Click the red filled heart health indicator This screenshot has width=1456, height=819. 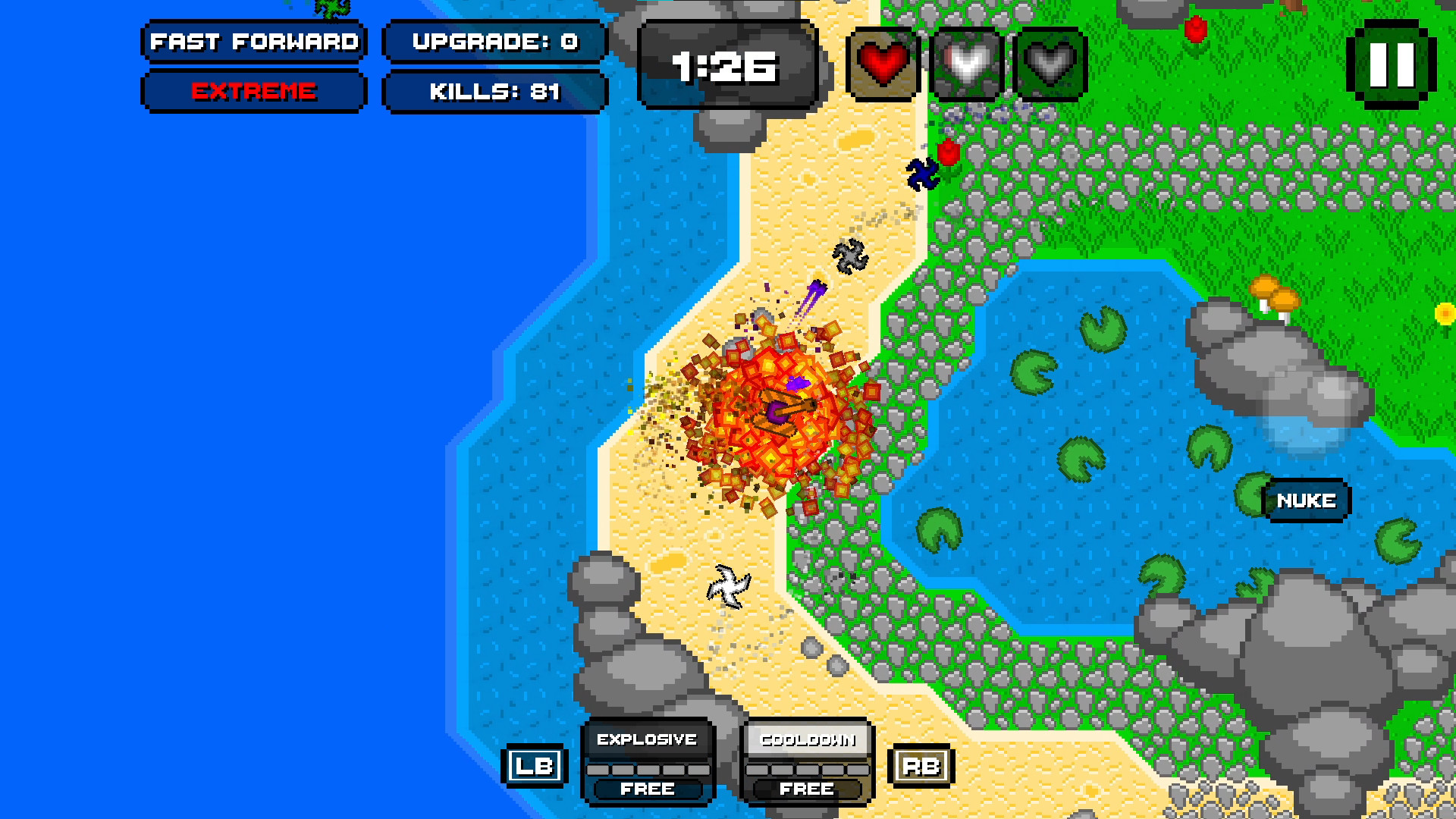883,64
